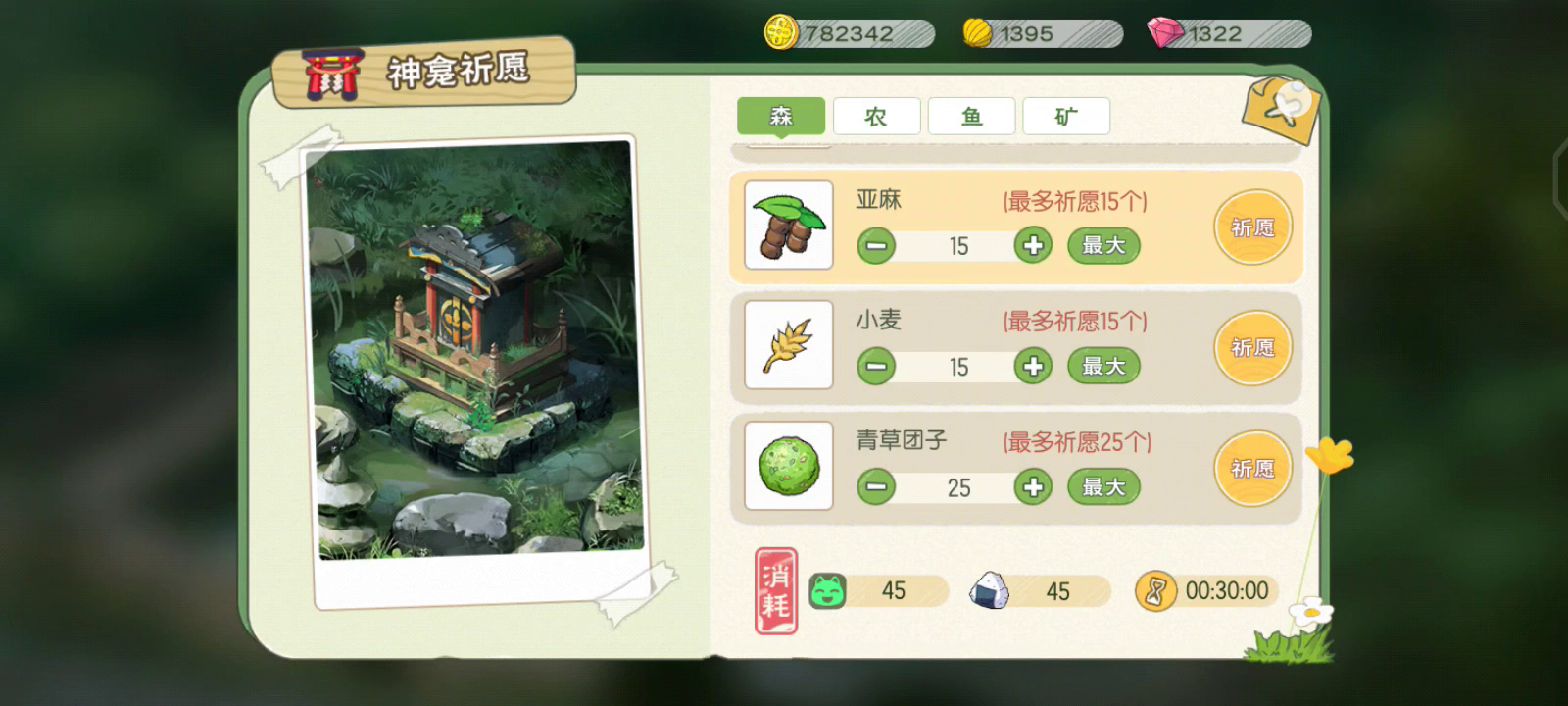Select the 小麦 wheat item icon

(788, 344)
